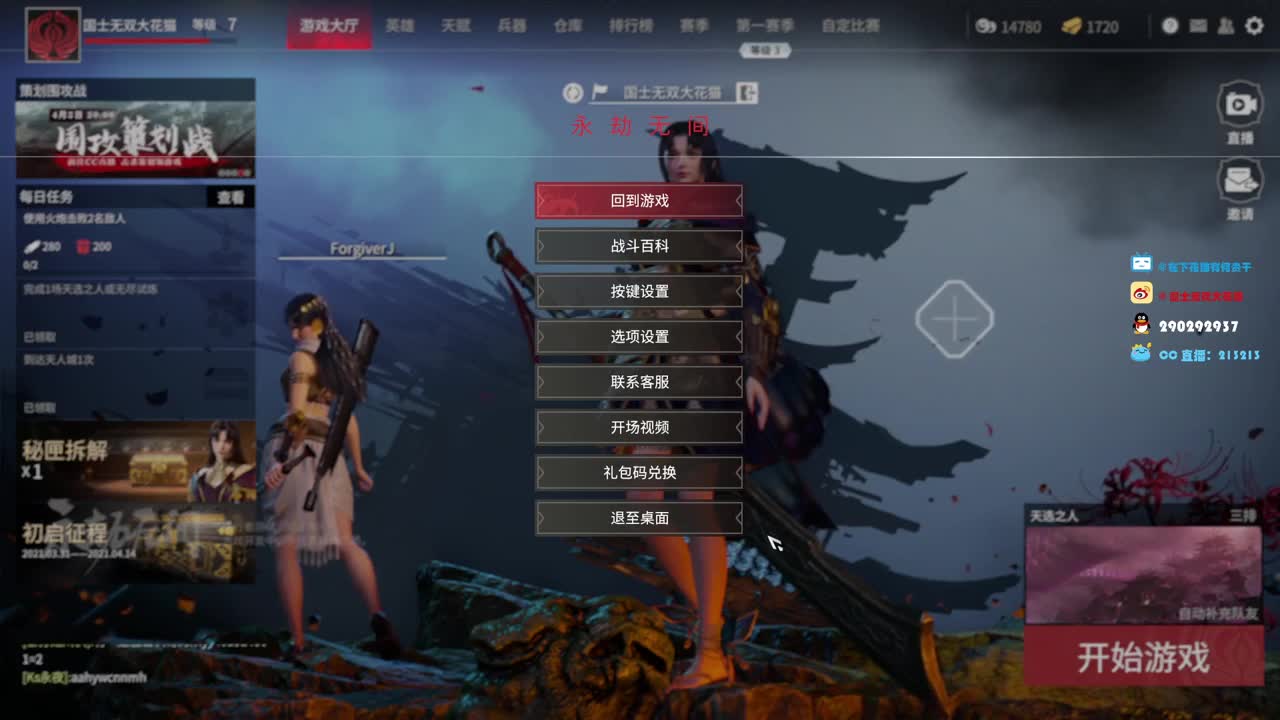This screenshot has width=1280, height=720.
Task: Click the Bilibili TV icon in the sidebar
Action: point(1141,264)
